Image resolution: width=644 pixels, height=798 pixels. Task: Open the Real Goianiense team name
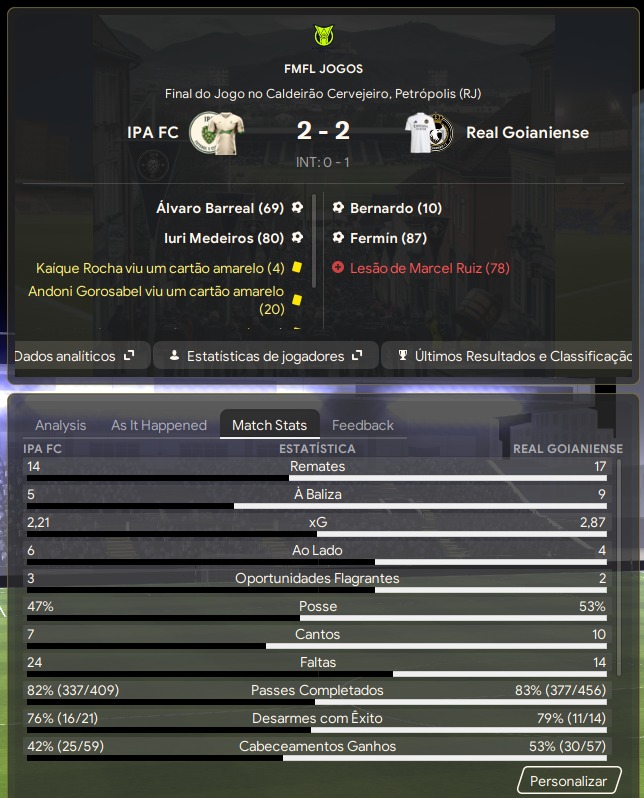pos(527,132)
